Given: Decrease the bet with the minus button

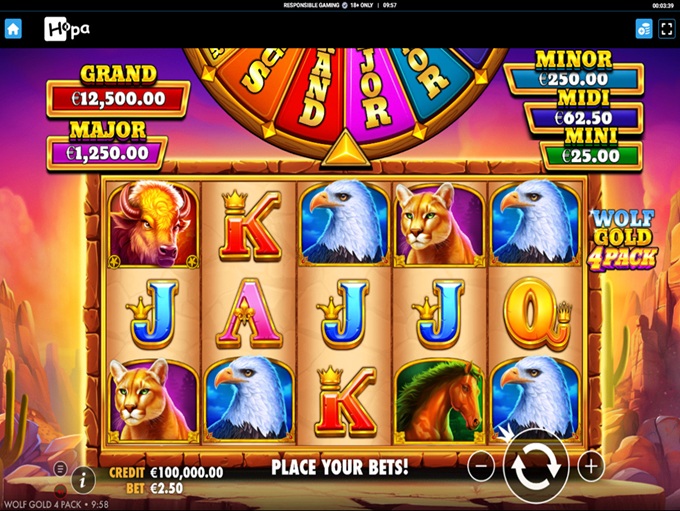Looking at the screenshot, I should pyautogui.click(x=481, y=466).
